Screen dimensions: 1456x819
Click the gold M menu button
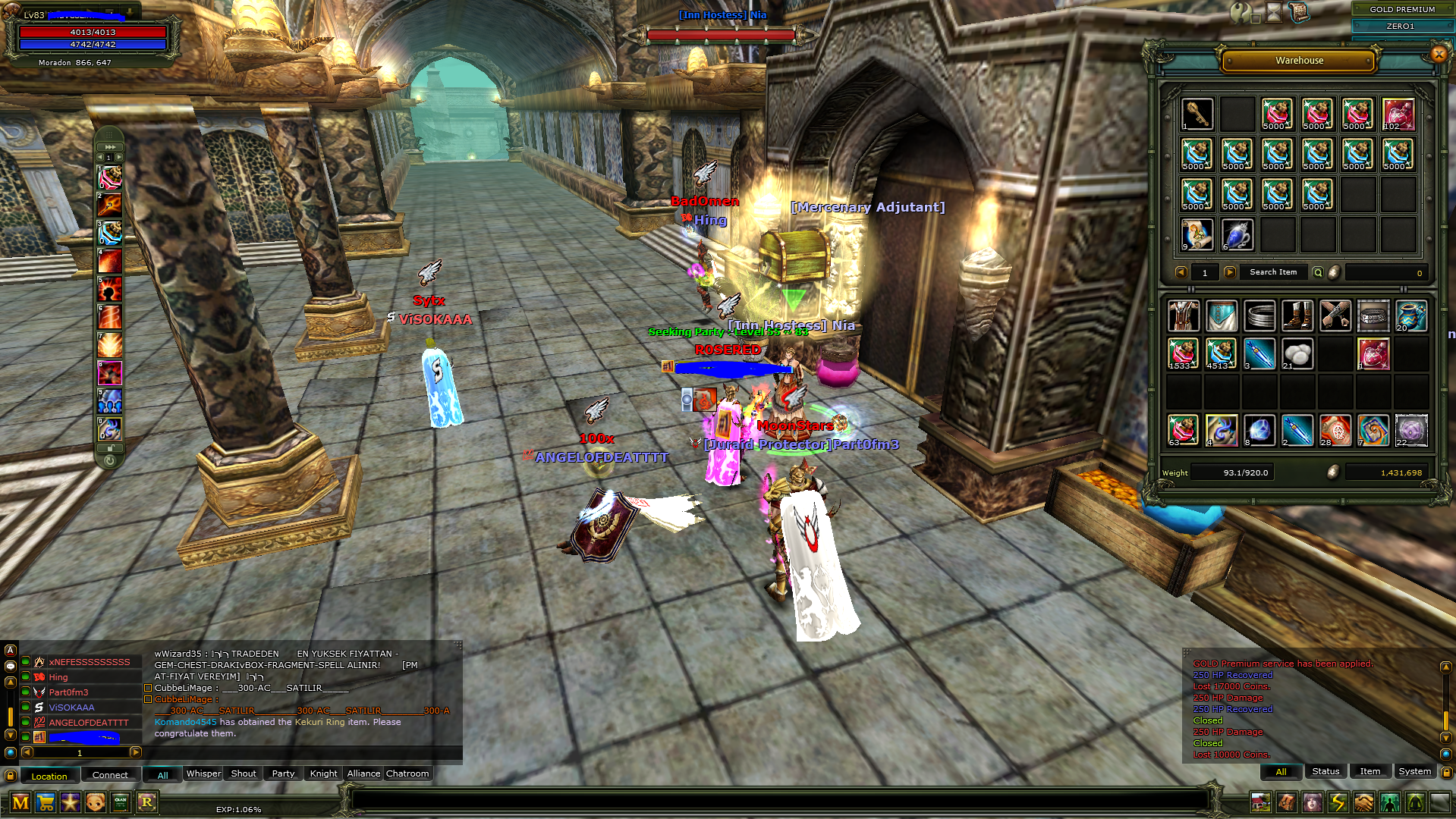click(x=20, y=802)
